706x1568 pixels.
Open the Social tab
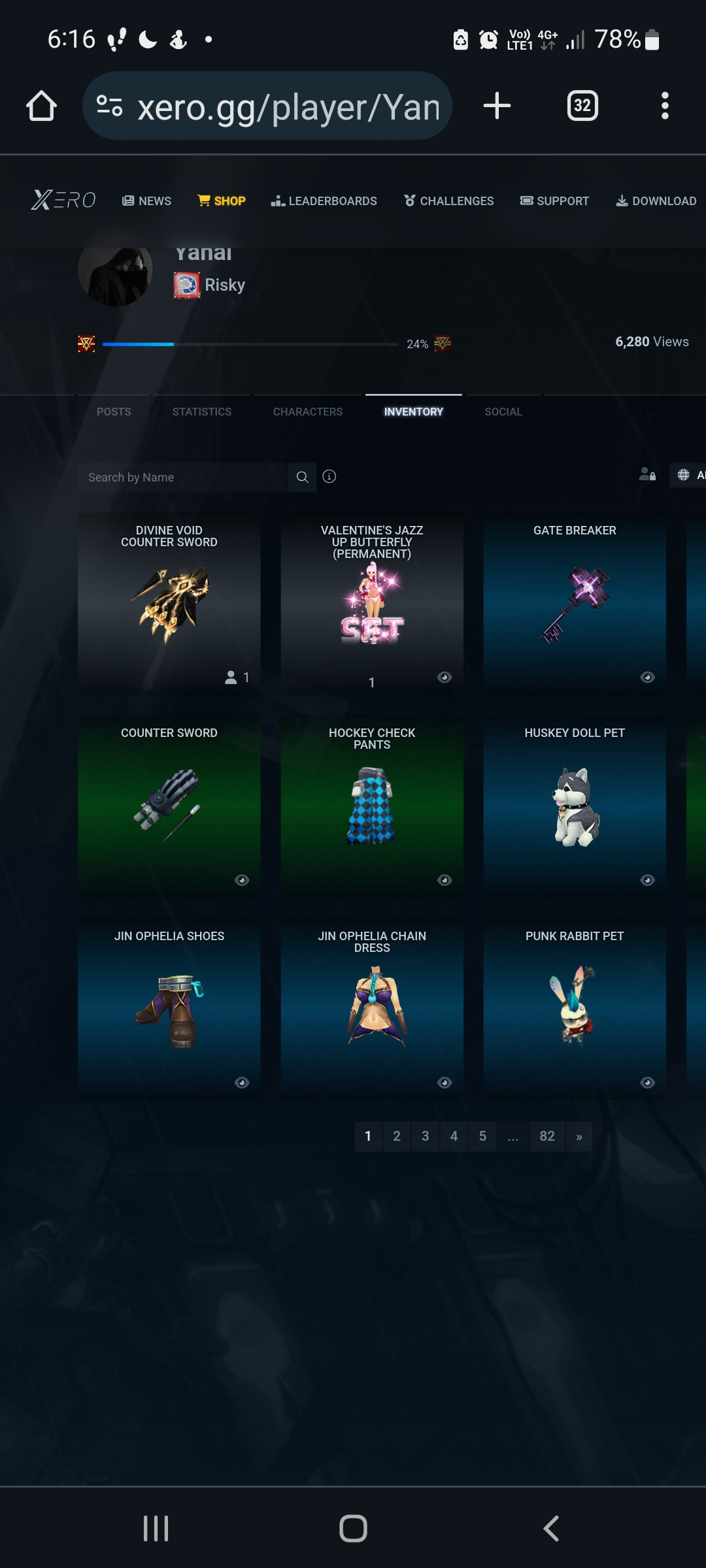click(503, 412)
